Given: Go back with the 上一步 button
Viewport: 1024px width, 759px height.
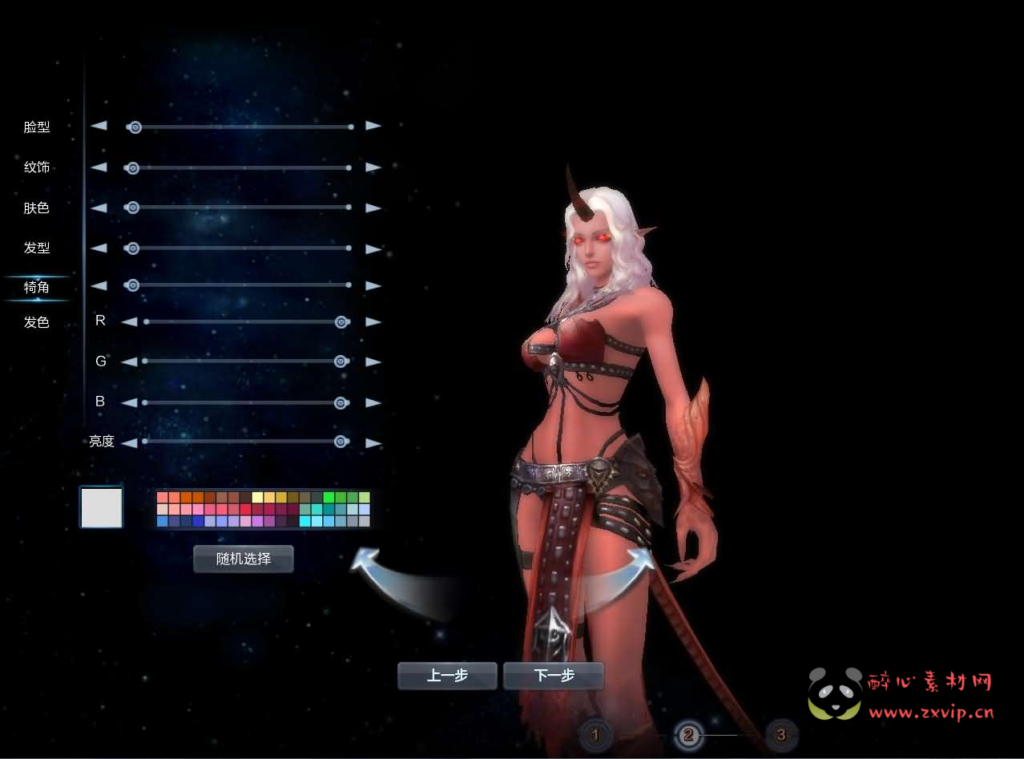Looking at the screenshot, I should coord(447,676).
